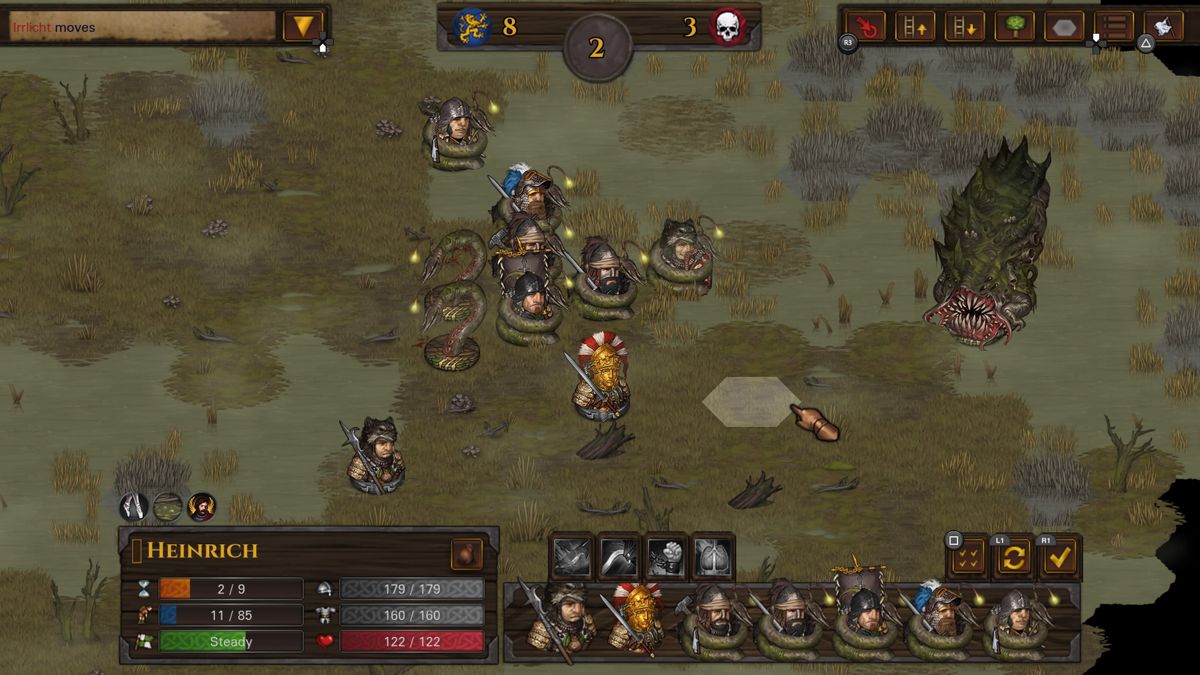Raise camera level with ladder-up button
Image resolution: width=1200 pixels, height=675 pixels.
coord(914,26)
